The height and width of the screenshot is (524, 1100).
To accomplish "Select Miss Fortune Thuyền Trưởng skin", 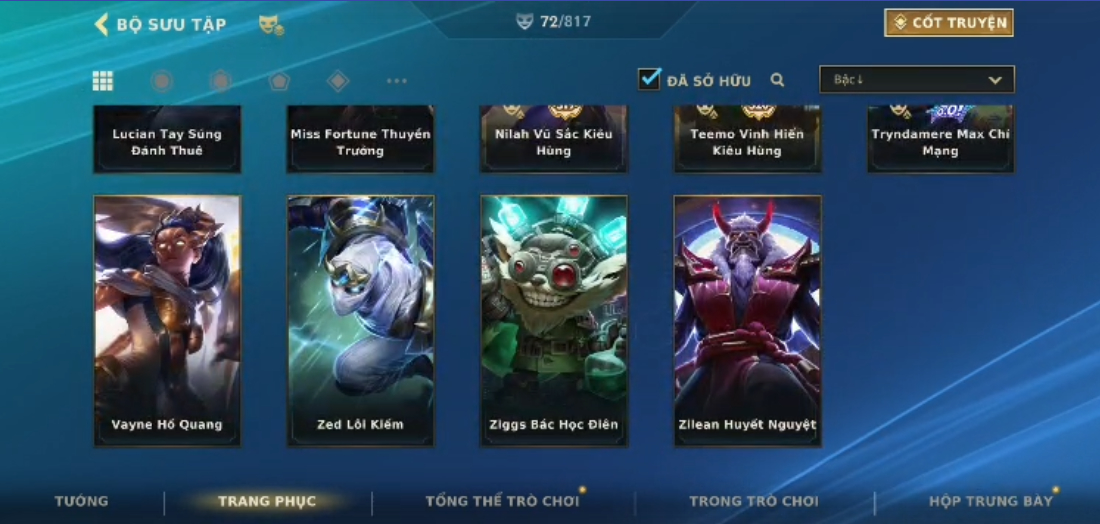I will 360,139.
